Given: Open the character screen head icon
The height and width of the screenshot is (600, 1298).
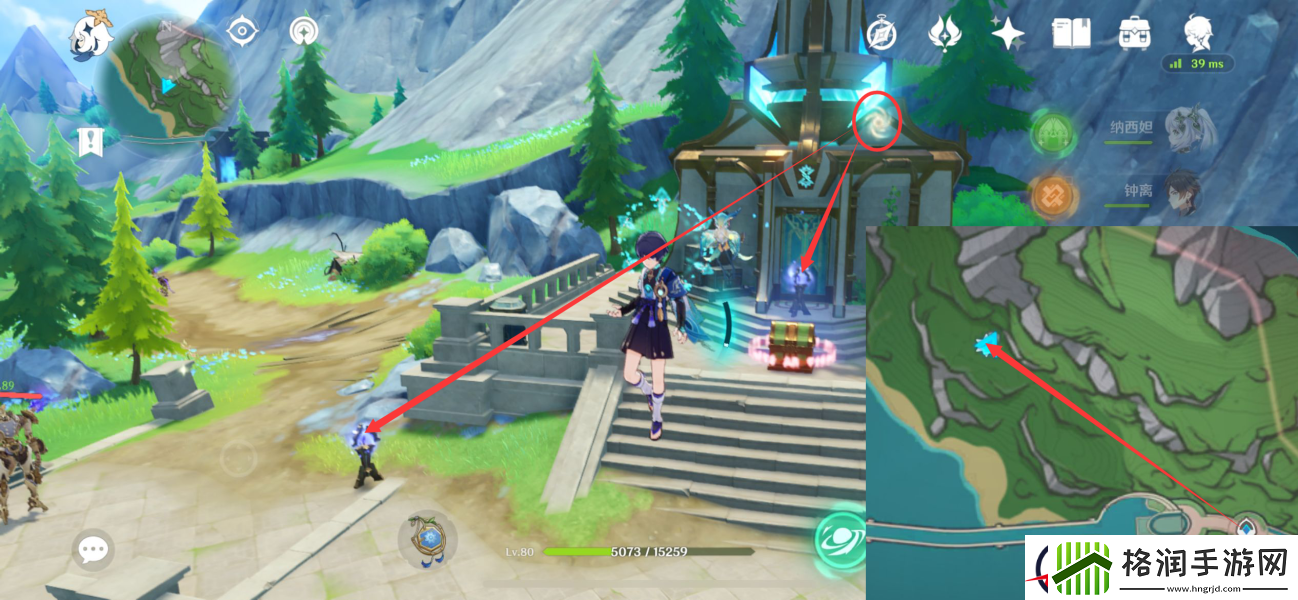Looking at the screenshot, I should (x=1198, y=33).
